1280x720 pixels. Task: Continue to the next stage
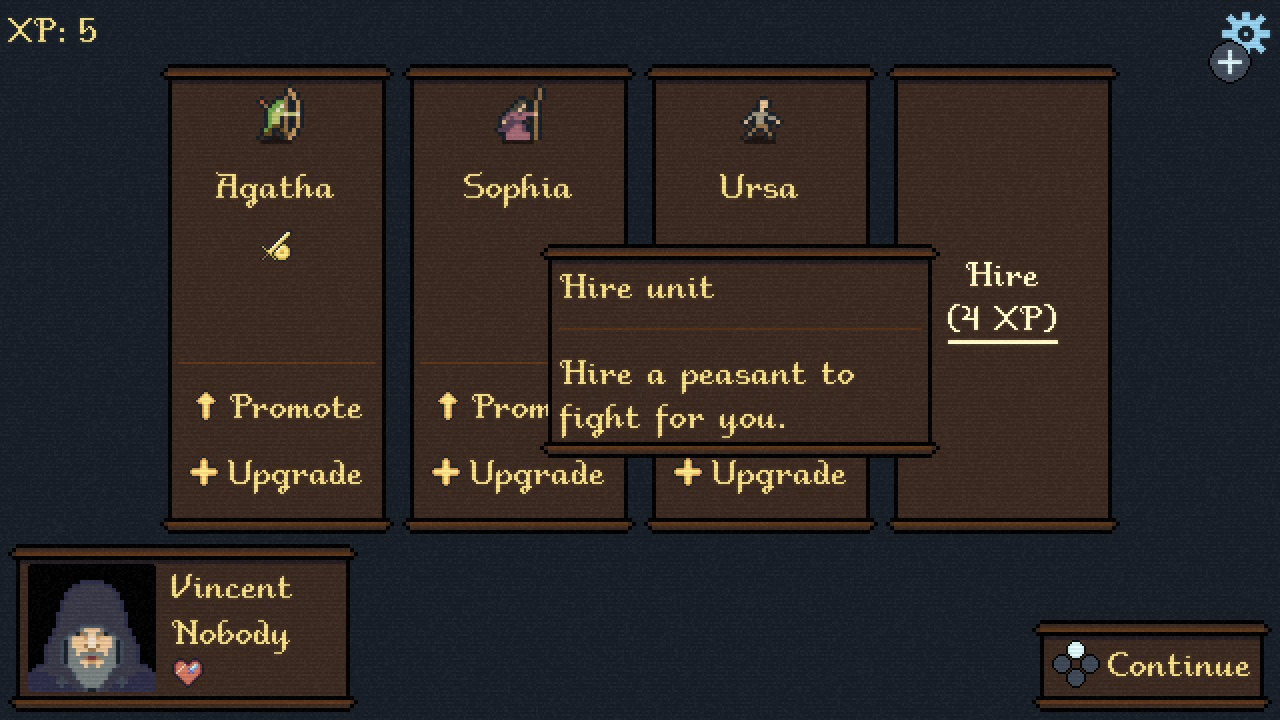coord(1153,666)
